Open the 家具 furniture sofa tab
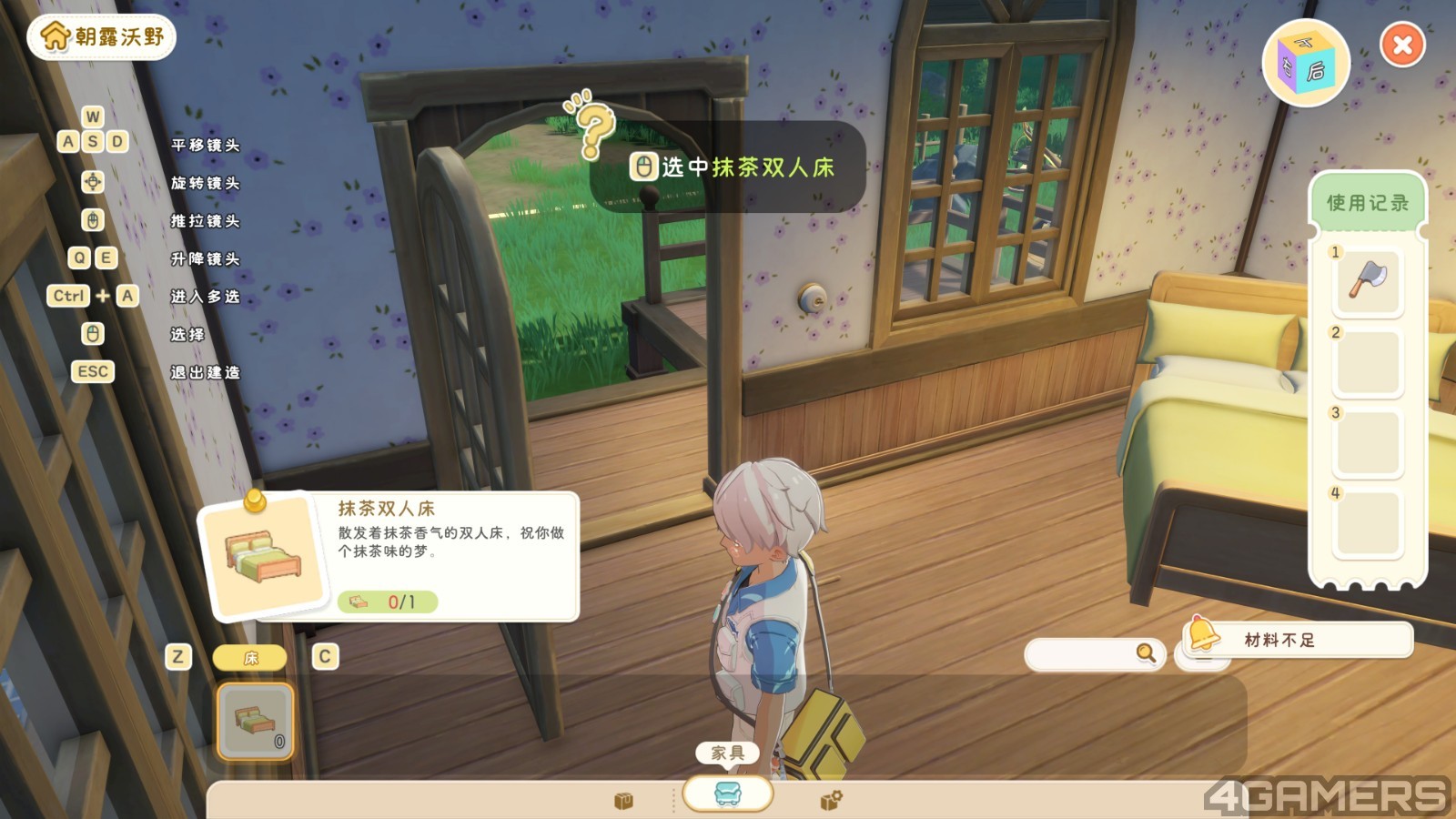Screen dimensions: 1456x819 point(728,794)
